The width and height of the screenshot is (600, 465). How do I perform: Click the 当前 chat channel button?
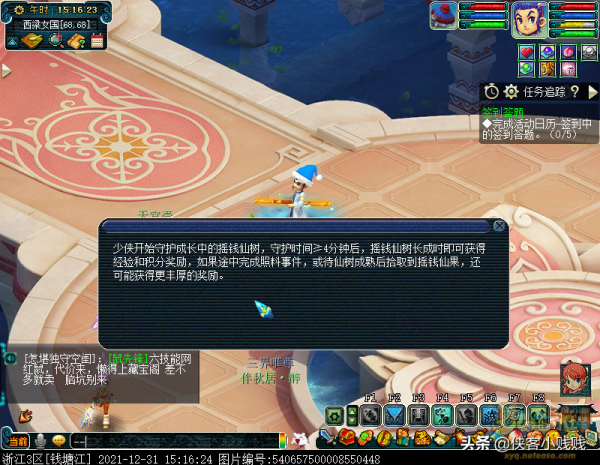(18, 441)
